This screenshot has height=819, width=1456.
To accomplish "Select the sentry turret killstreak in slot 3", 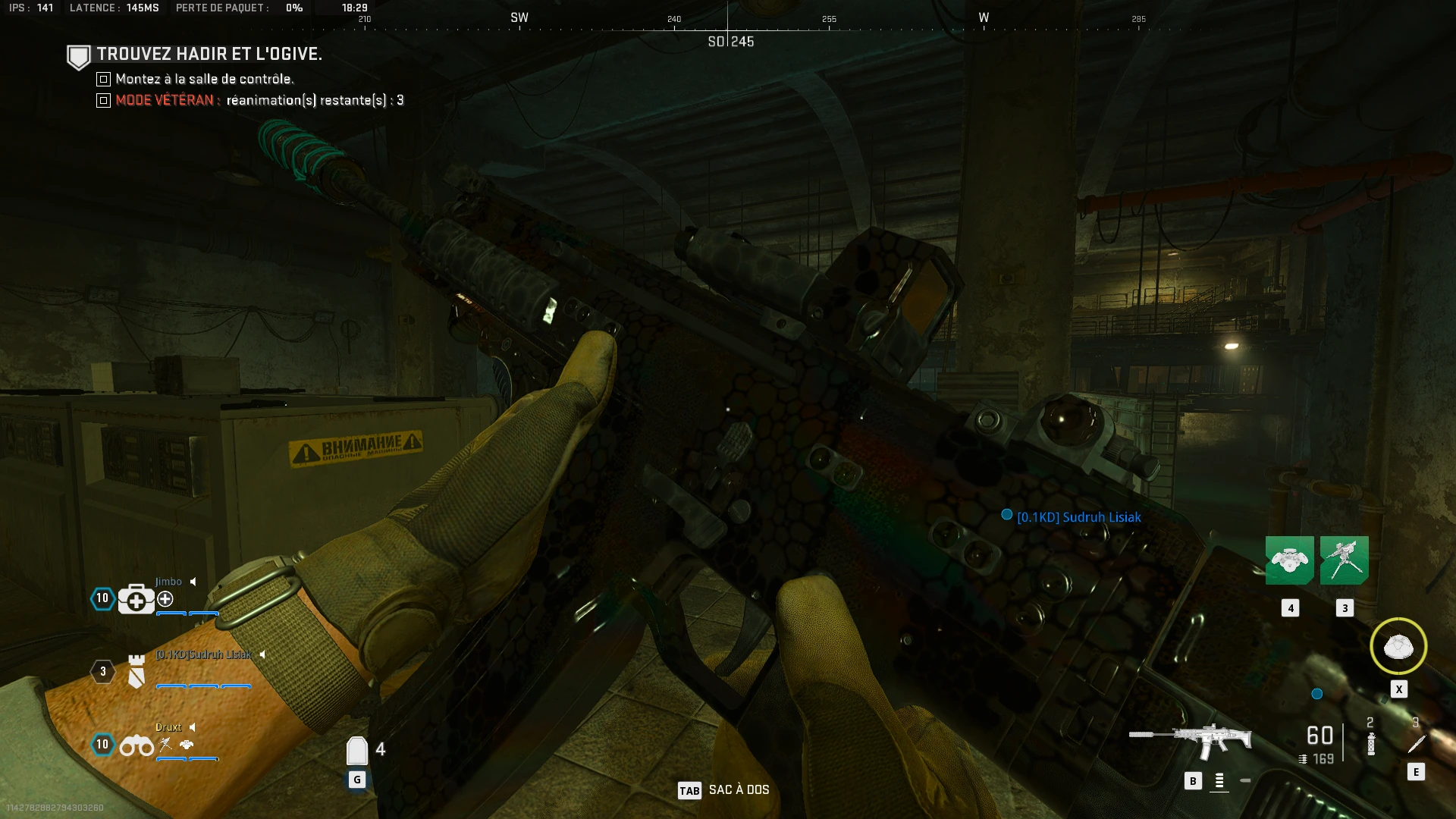I will pyautogui.click(x=1345, y=561).
